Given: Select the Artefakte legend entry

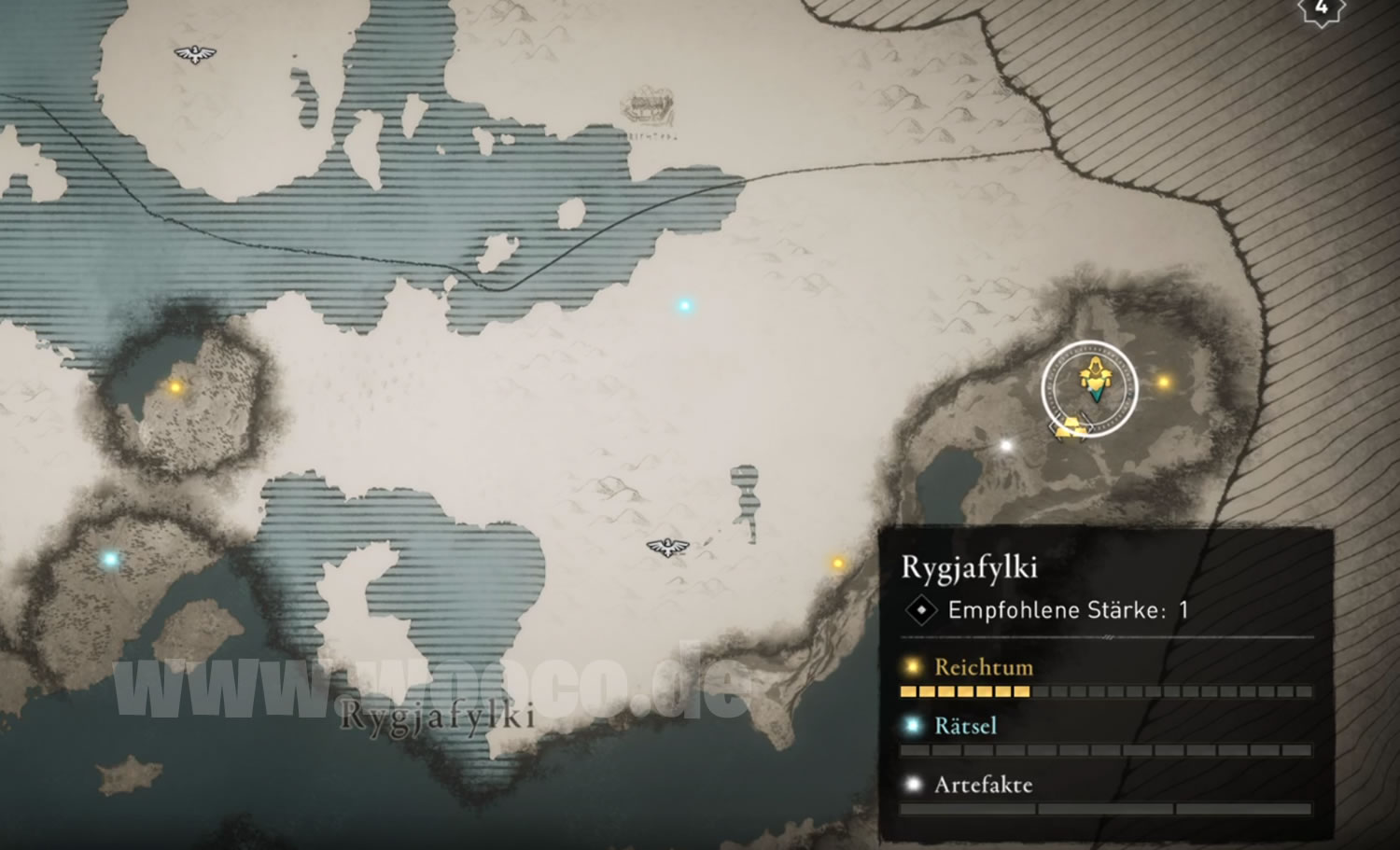Looking at the screenshot, I should click(x=983, y=785).
